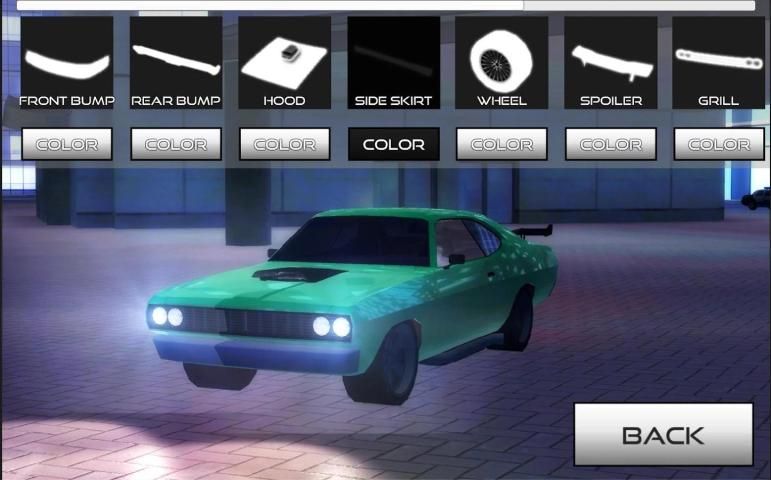Click the Color button under Front Bump
771x480 pixels.
[x=67, y=144]
